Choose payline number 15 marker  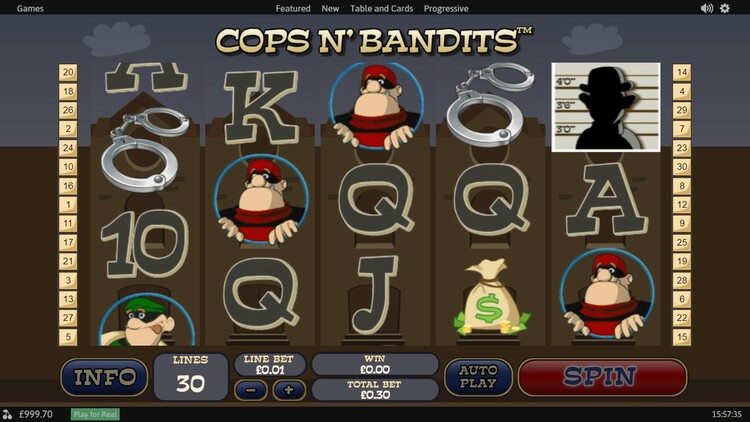(x=682, y=337)
